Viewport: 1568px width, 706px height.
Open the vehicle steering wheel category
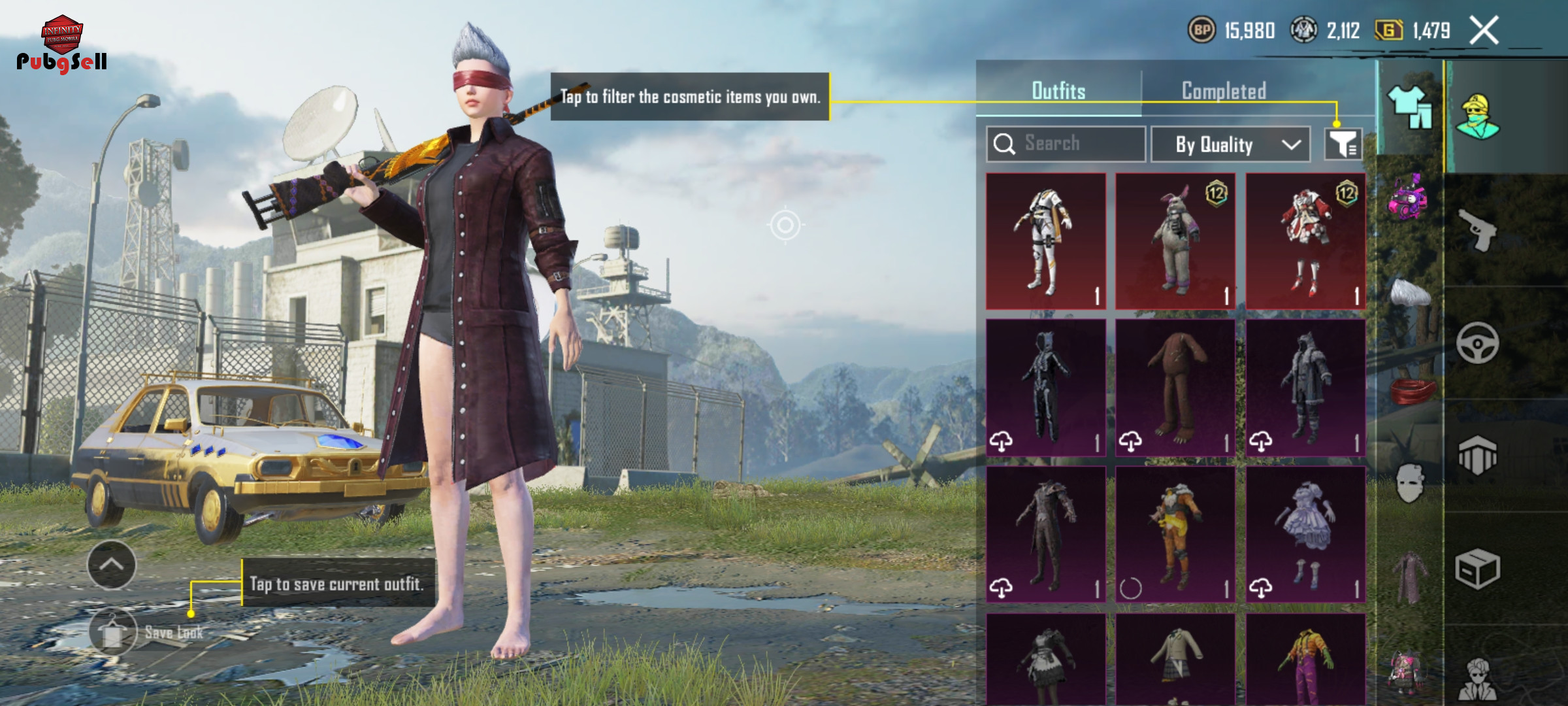[x=1477, y=343]
